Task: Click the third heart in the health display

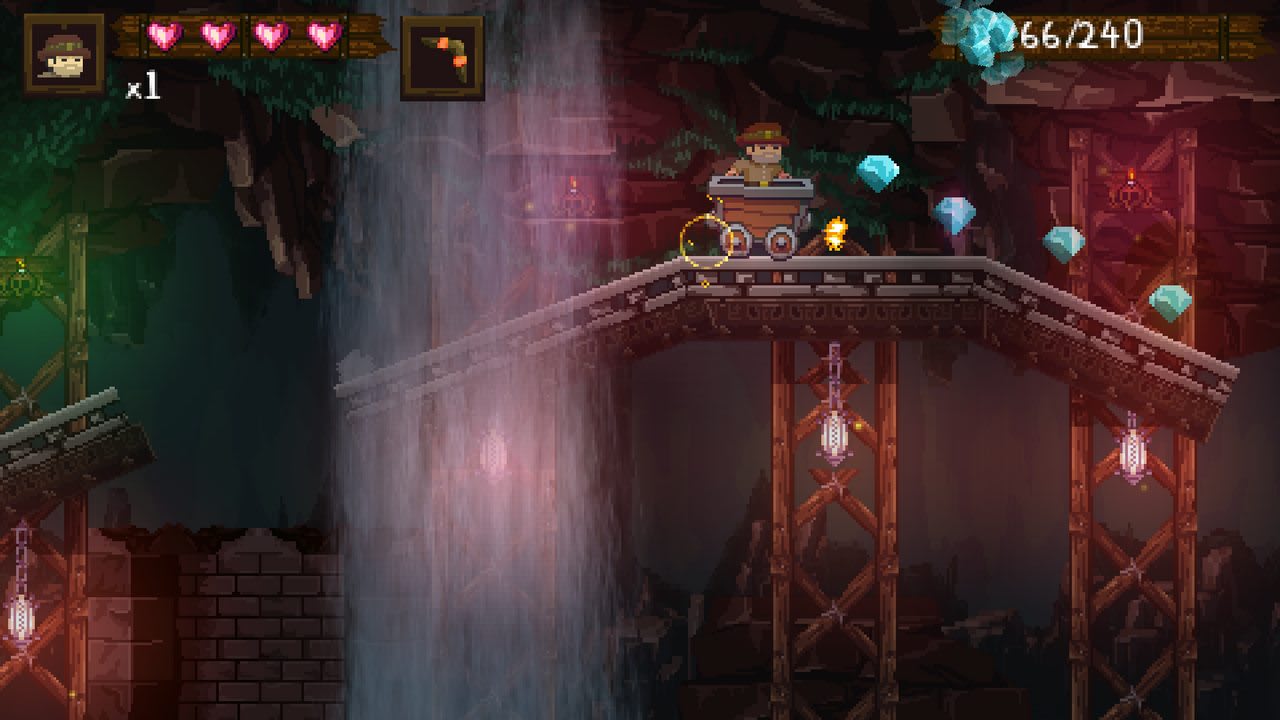Action: pos(269,33)
